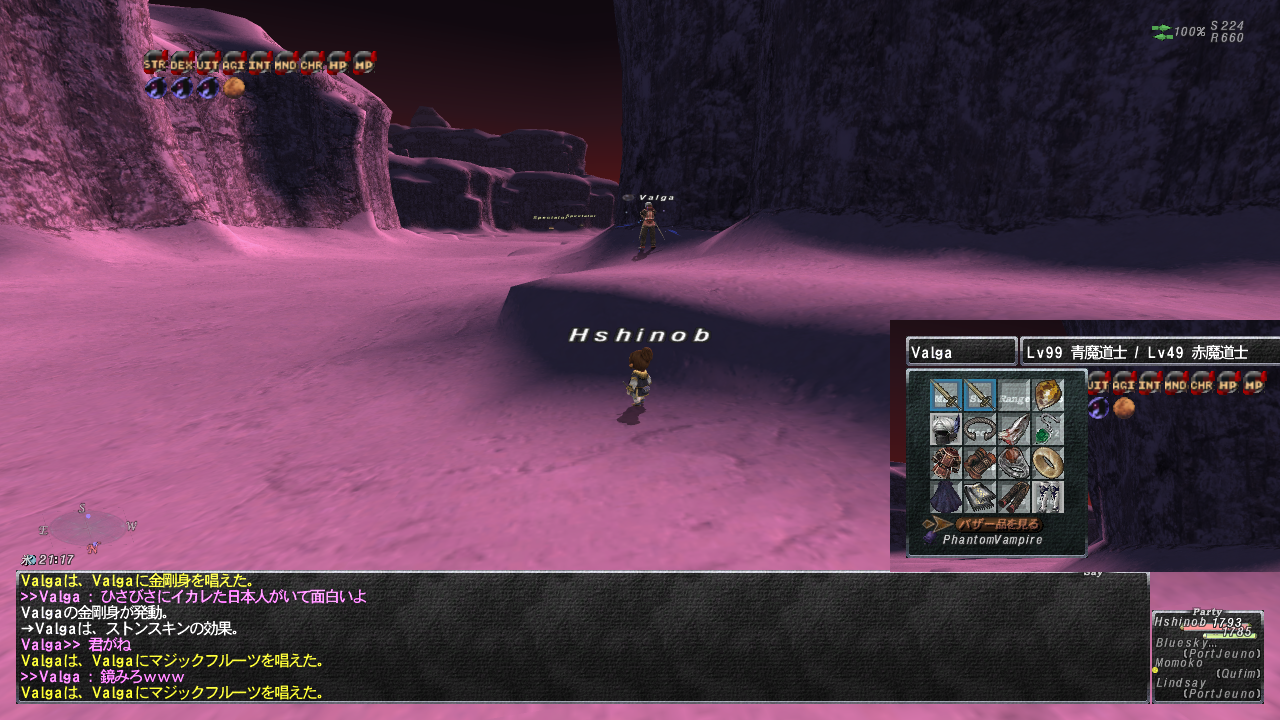Select the white turban head slot
Image resolution: width=1280 pixels, height=720 pixels.
(x=945, y=429)
